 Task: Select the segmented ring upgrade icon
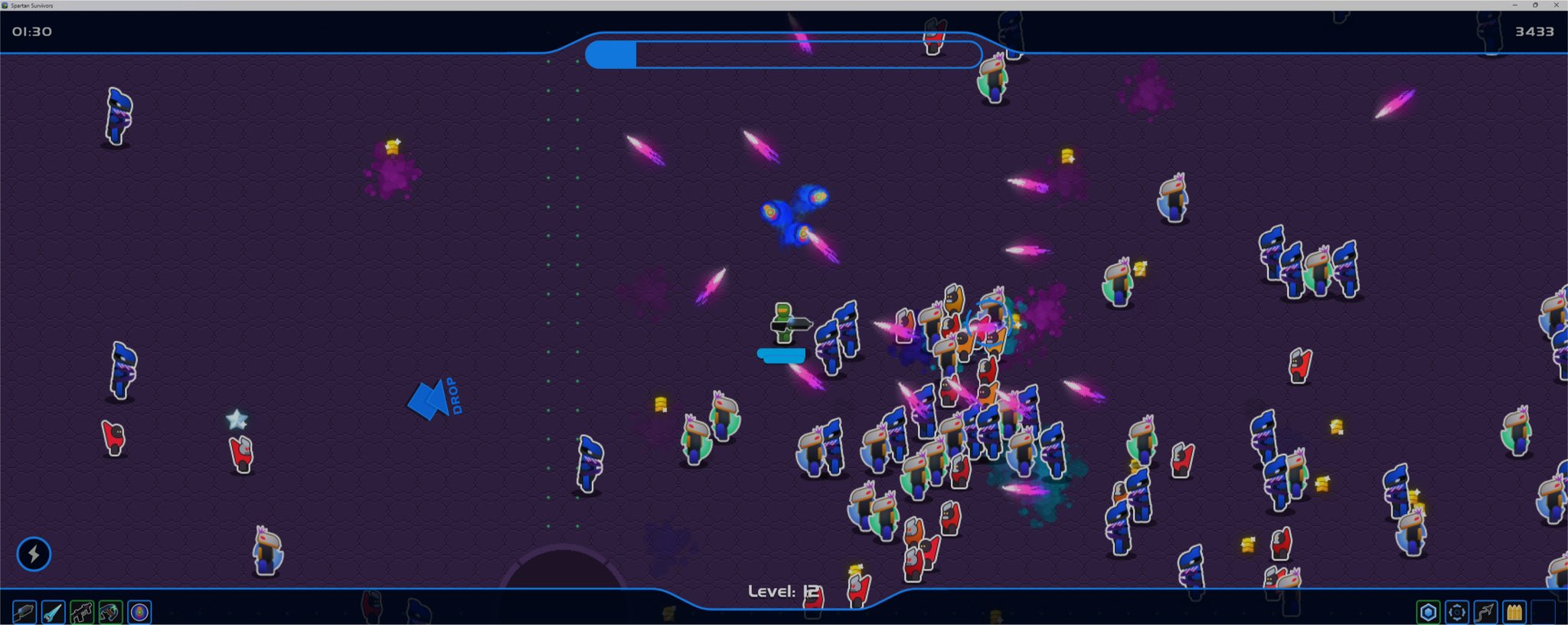click(1457, 612)
